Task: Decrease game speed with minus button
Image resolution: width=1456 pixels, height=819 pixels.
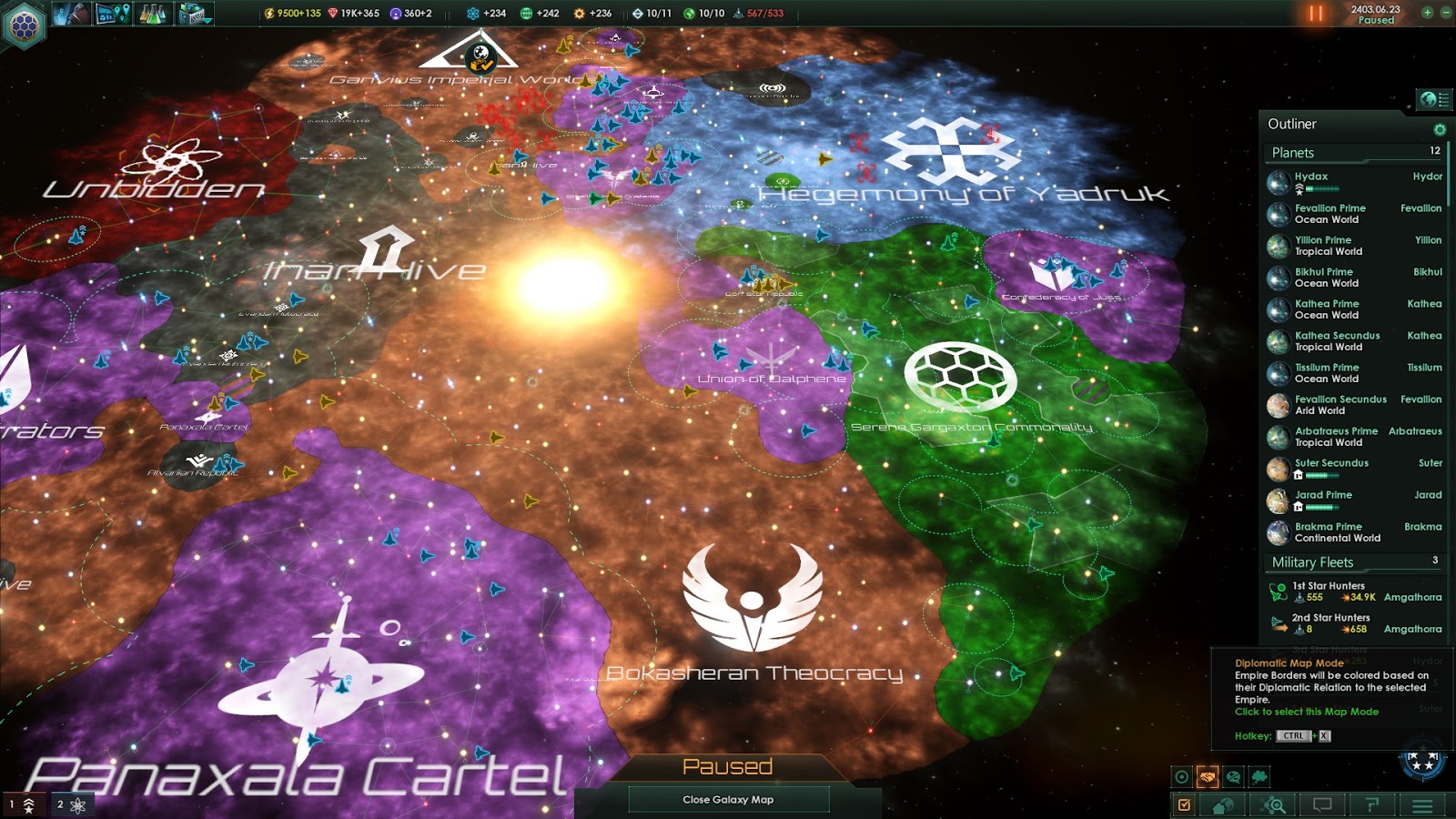Action: pos(1446,13)
